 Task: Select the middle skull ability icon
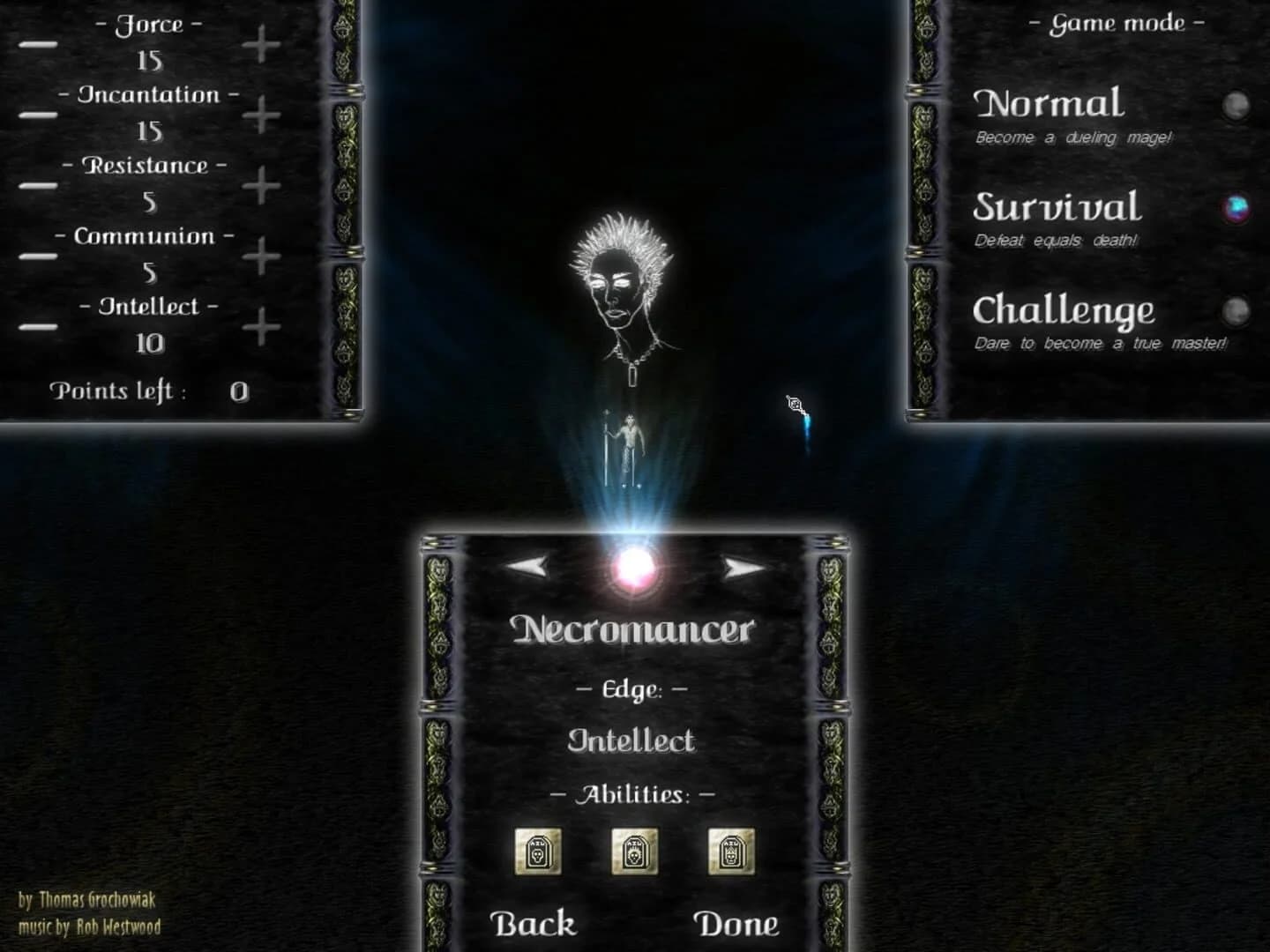pos(633,852)
